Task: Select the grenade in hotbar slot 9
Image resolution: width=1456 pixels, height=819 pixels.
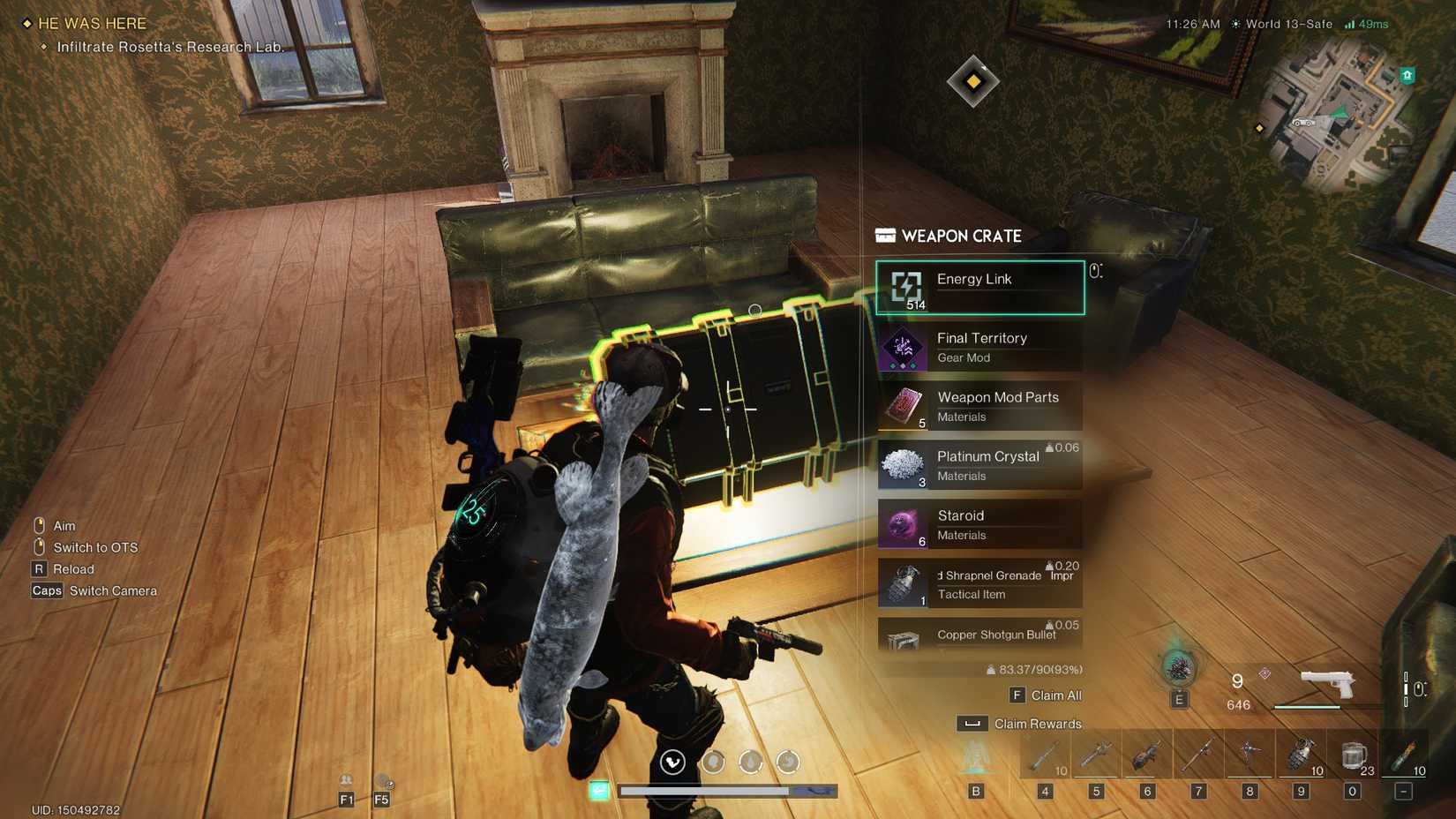Action: [x=1300, y=753]
